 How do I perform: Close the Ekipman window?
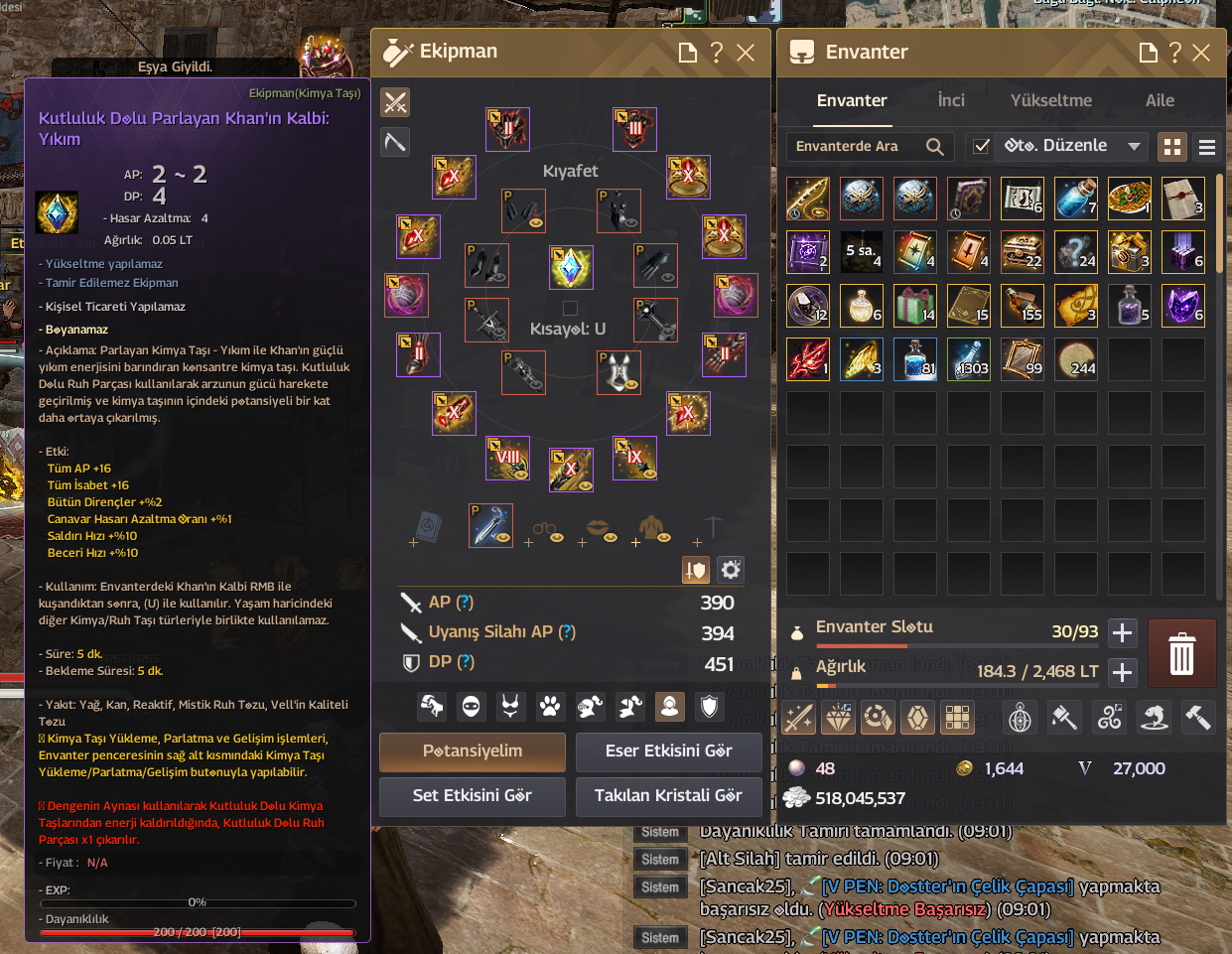pyautogui.click(x=746, y=53)
